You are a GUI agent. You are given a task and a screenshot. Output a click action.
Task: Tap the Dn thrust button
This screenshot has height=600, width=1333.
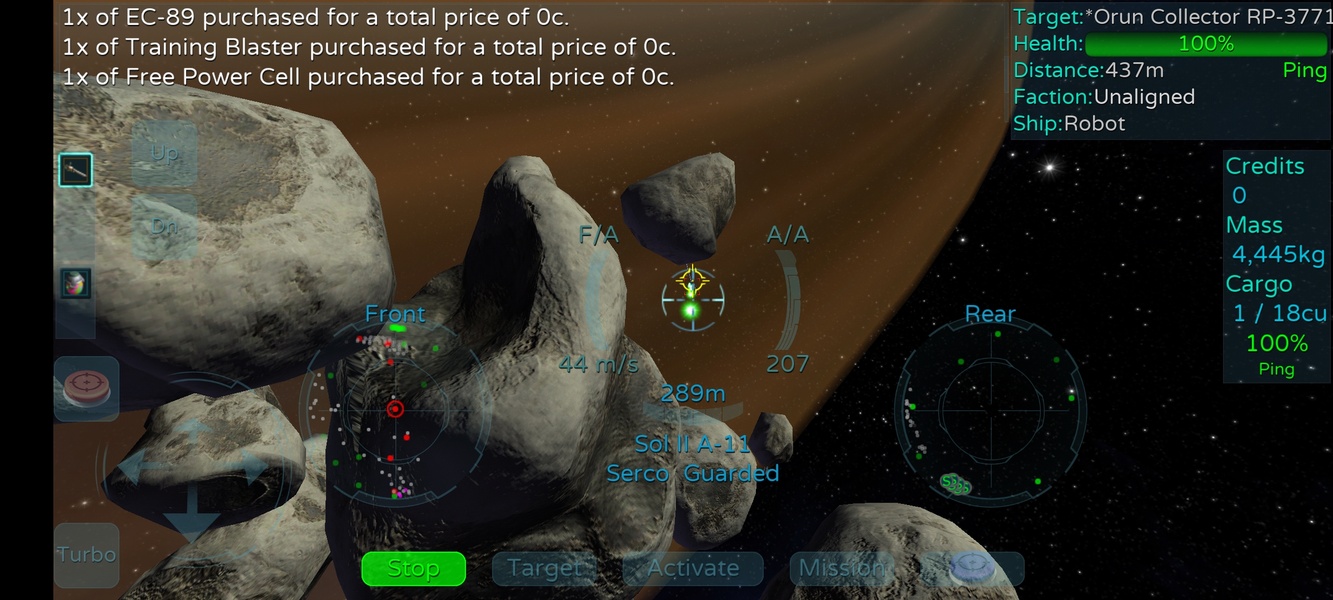pyautogui.click(x=164, y=227)
